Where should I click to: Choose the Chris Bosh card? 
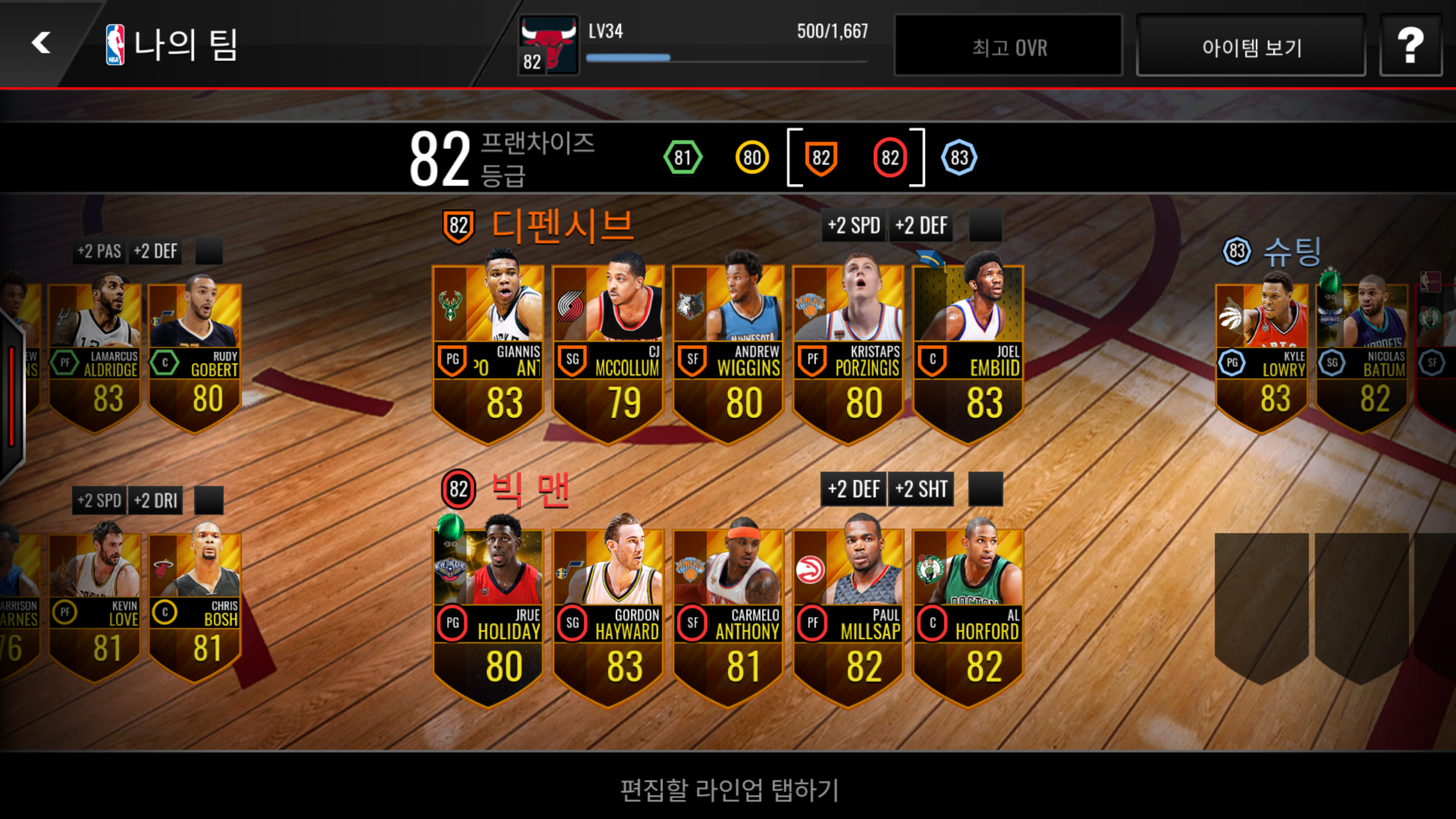coord(195,607)
